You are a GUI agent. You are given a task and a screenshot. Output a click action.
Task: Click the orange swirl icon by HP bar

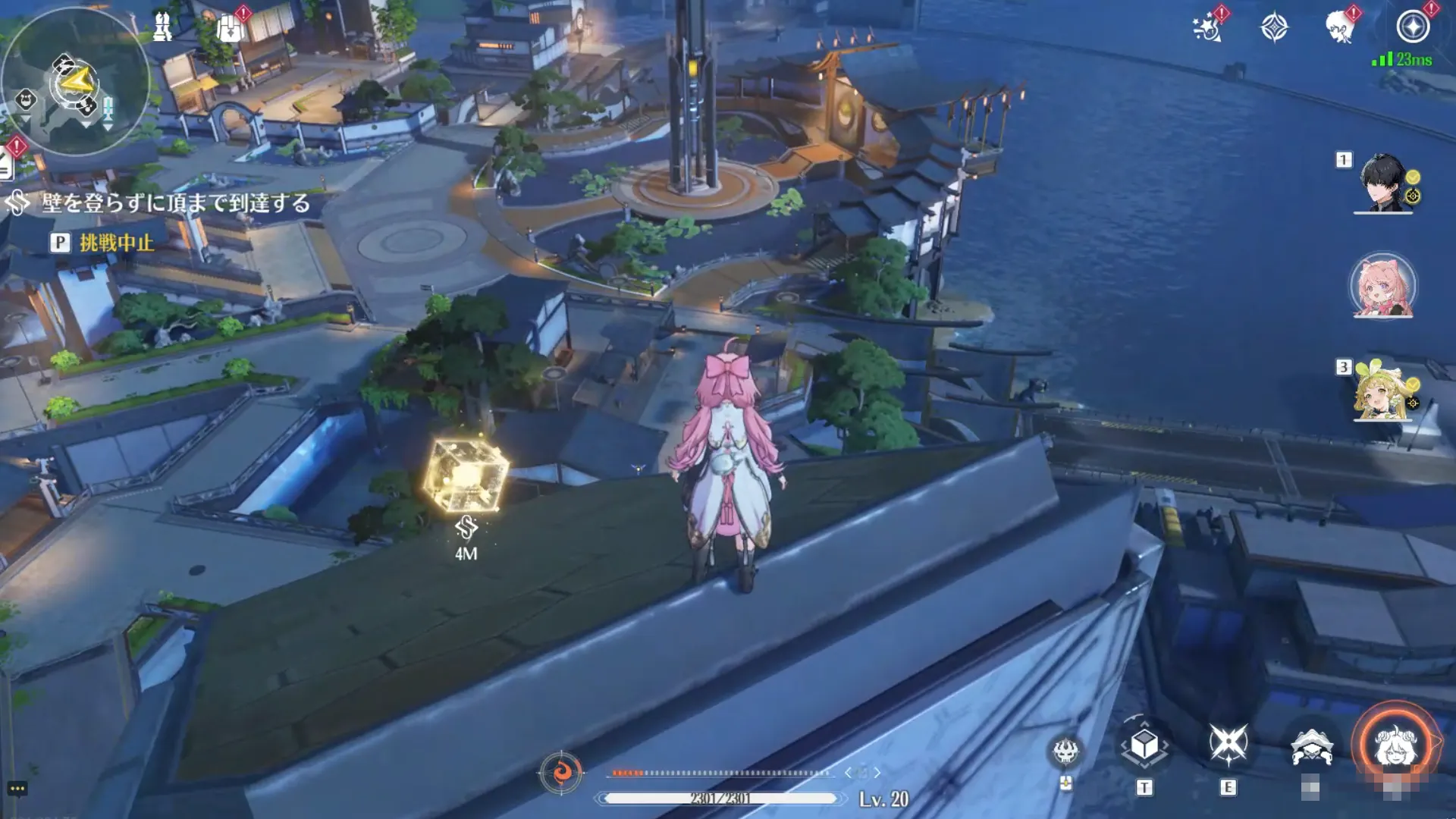pos(561,773)
